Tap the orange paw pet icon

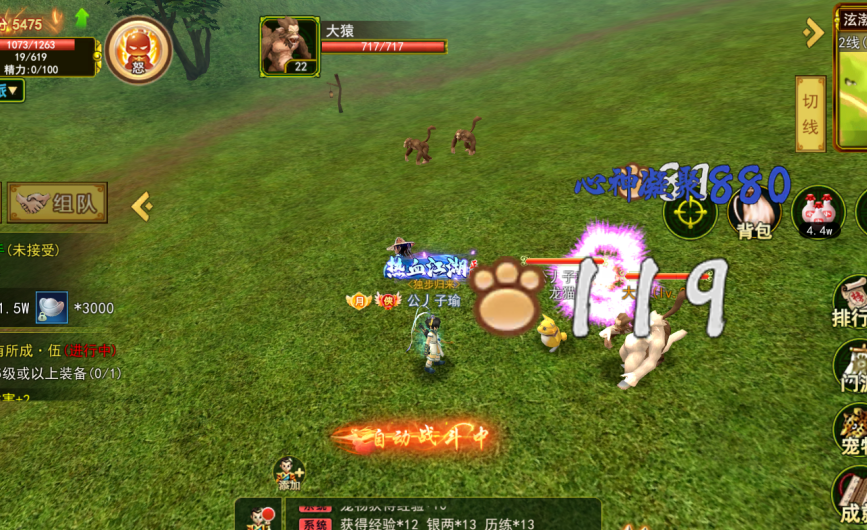coord(509,296)
